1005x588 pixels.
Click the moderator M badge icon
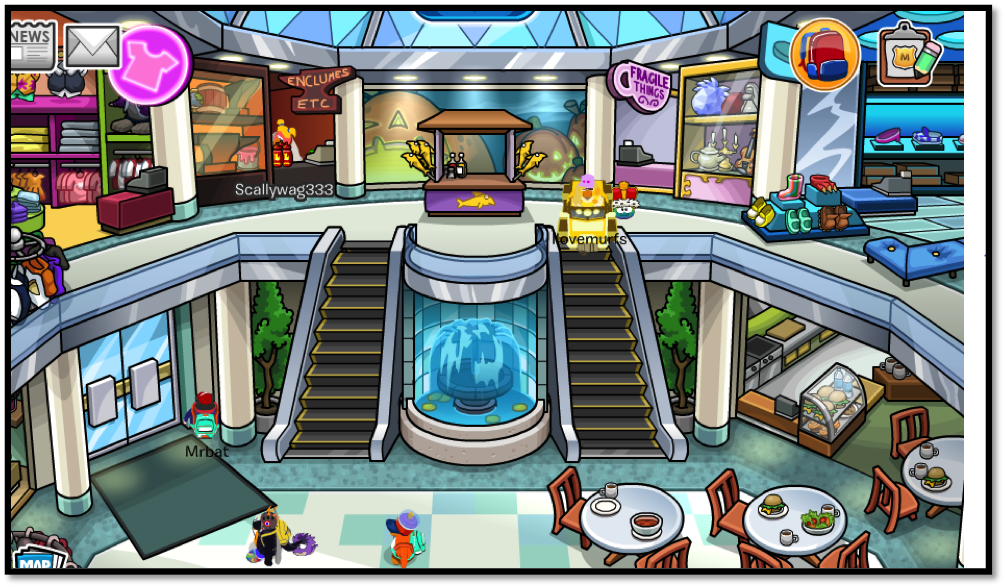click(908, 56)
